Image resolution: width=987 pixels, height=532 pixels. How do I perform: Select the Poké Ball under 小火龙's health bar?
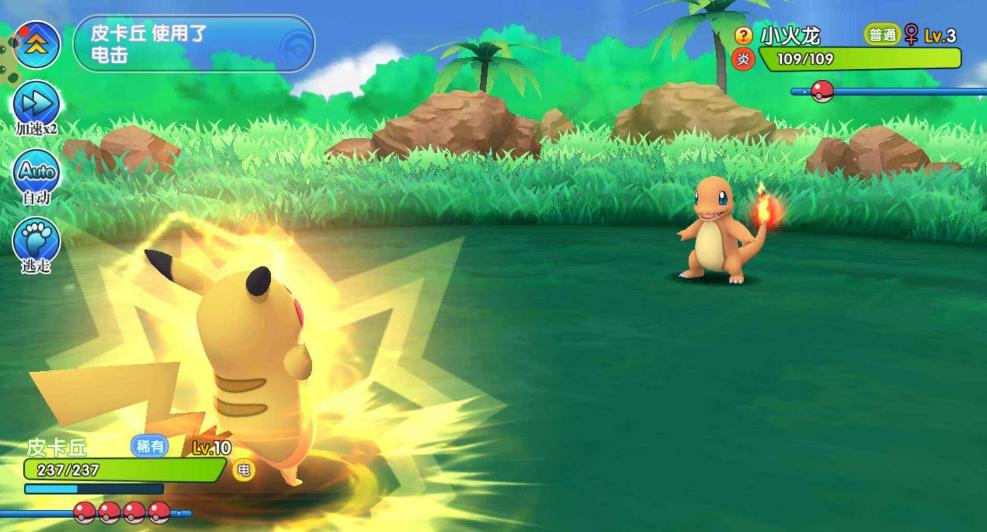click(822, 91)
